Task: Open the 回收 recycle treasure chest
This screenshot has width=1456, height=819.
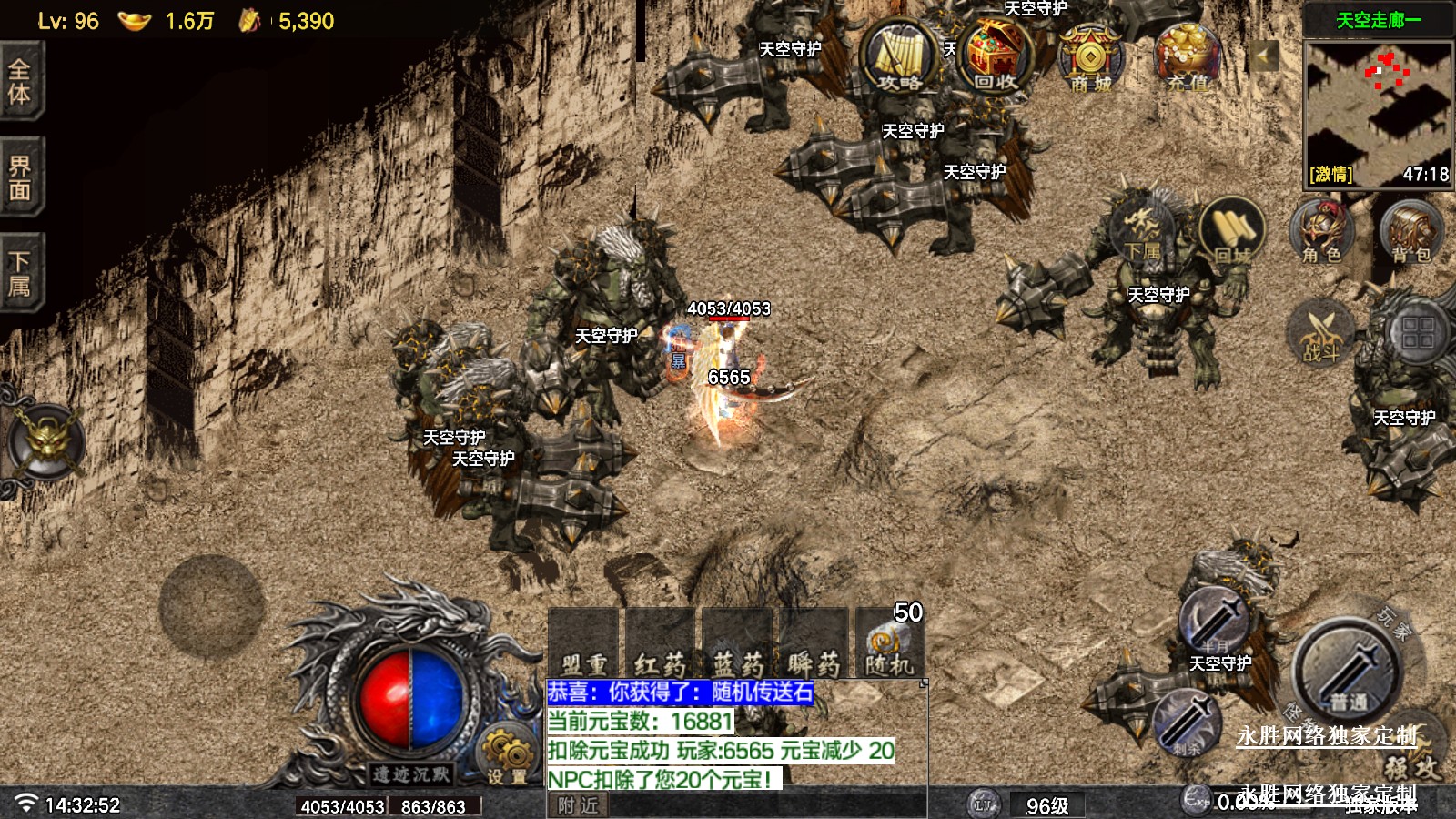Action: coord(996,56)
